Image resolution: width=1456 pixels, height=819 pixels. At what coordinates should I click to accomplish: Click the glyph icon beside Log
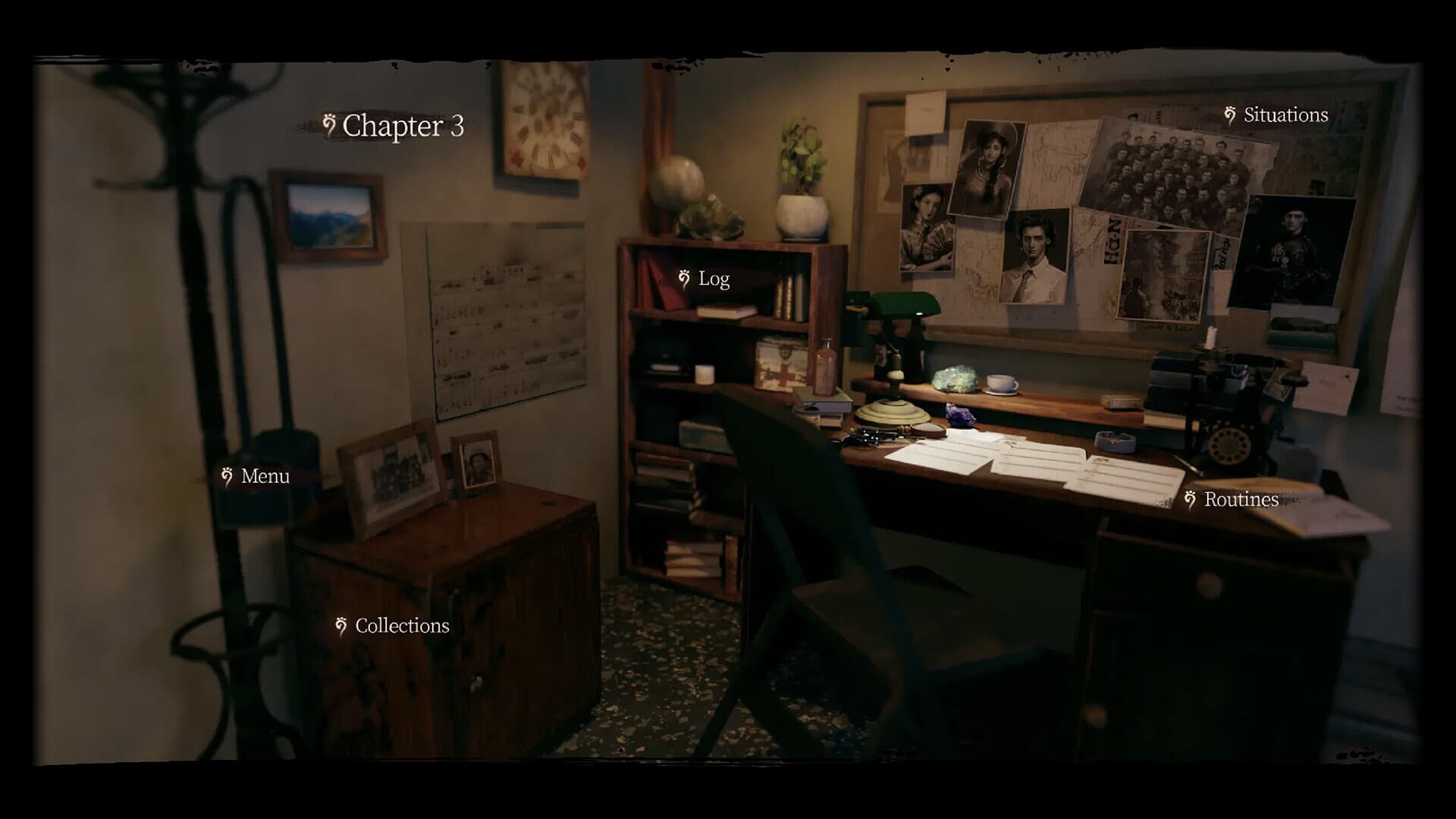click(685, 278)
